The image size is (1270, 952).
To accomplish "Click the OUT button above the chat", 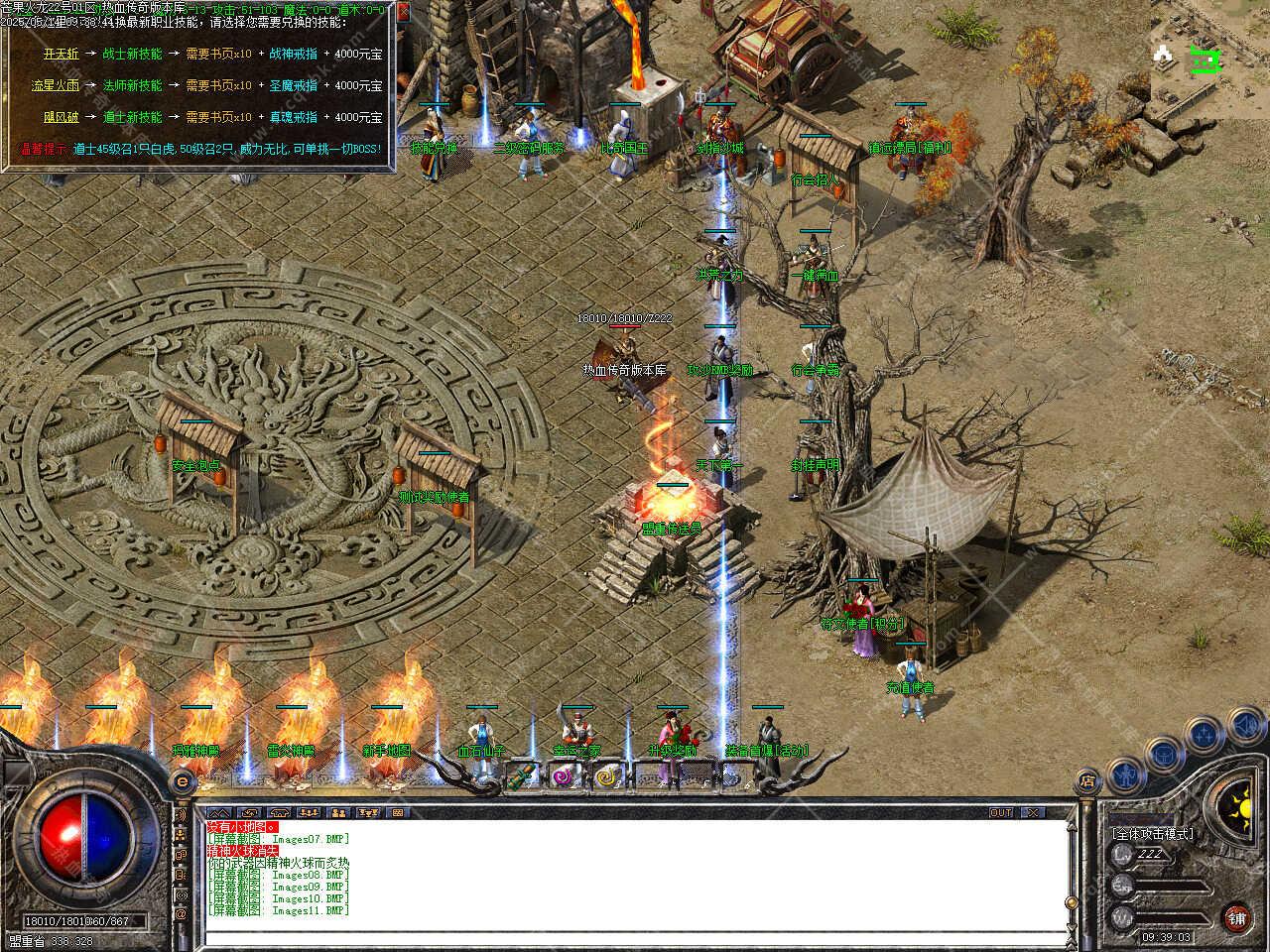I will (x=1000, y=812).
